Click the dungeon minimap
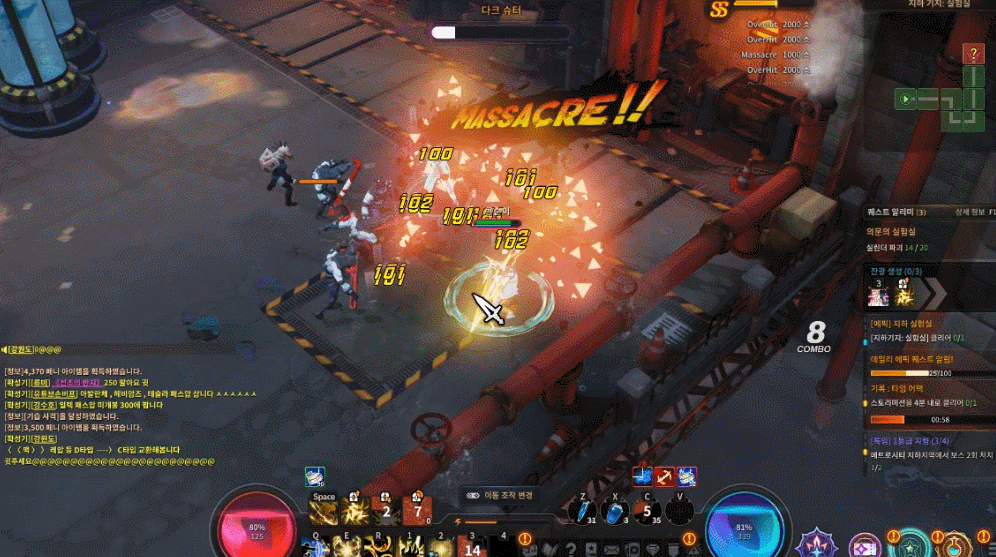 [x=941, y=98]
